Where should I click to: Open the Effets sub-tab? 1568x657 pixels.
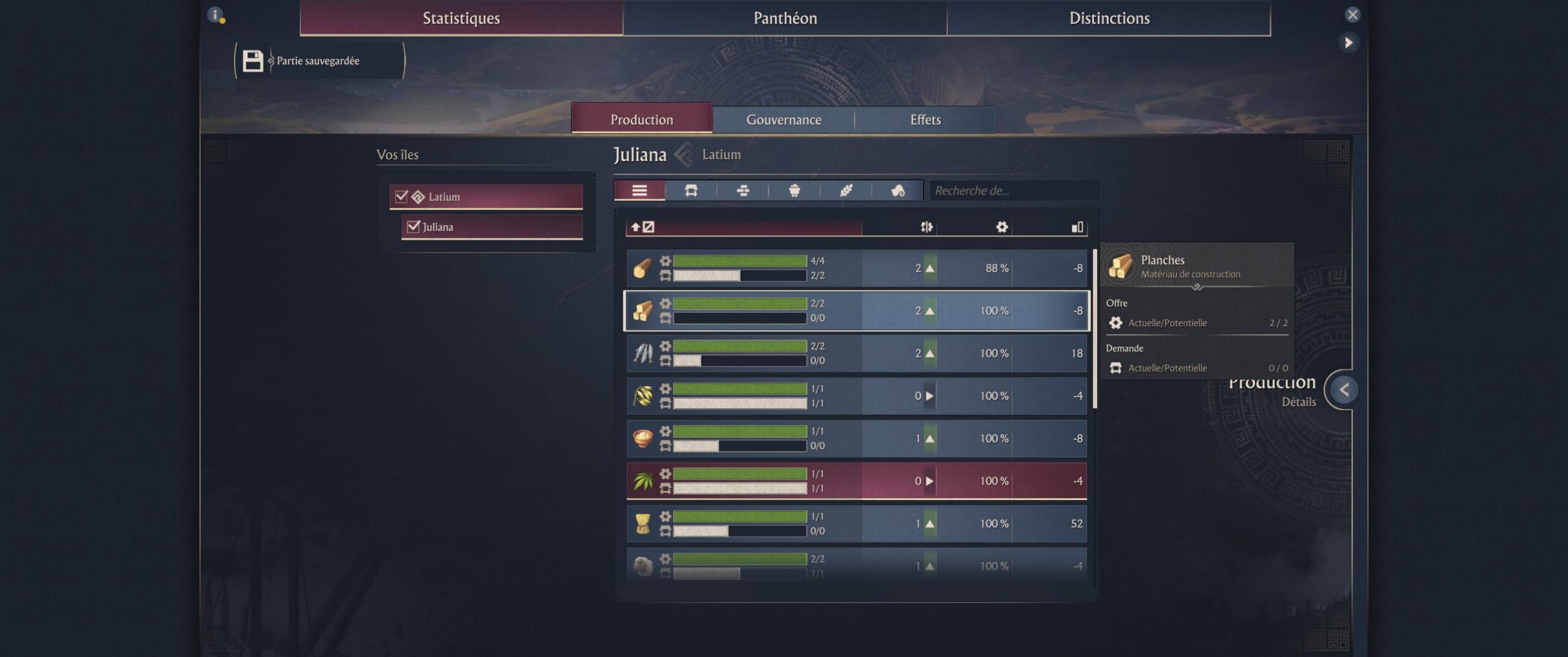point(925,120)
